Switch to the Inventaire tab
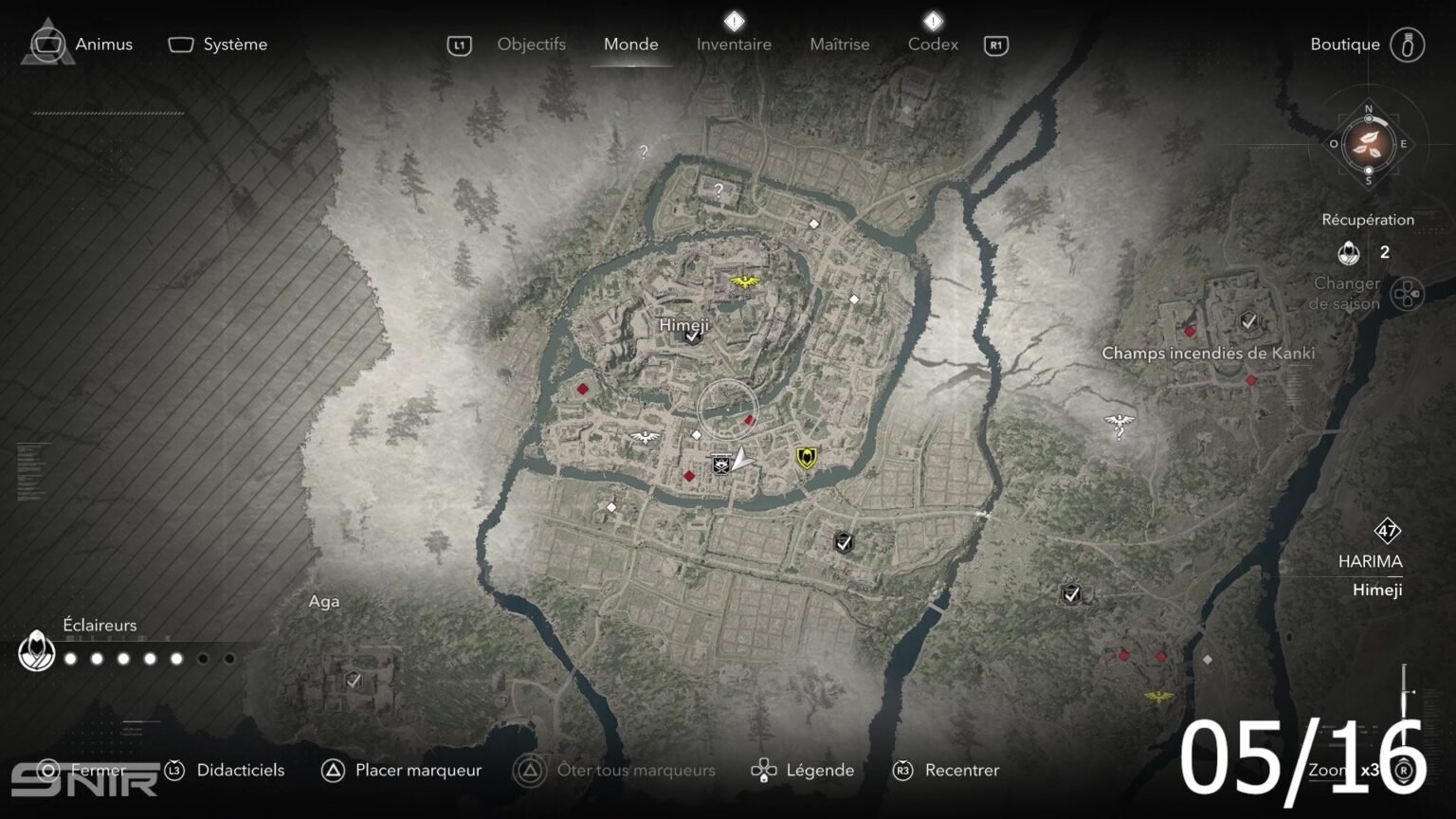Viewport: 1456px width, 819px height. point(734,44)
